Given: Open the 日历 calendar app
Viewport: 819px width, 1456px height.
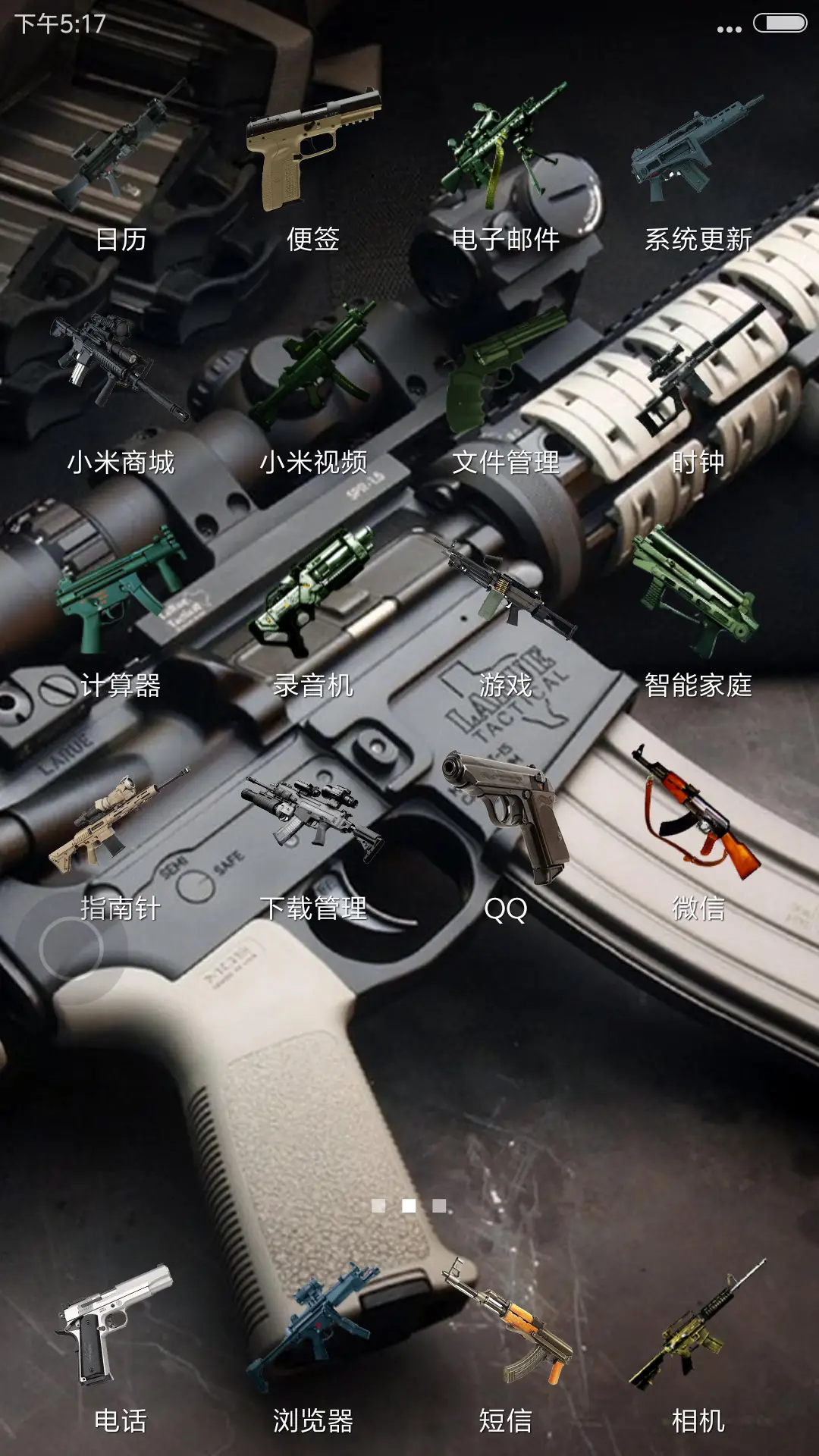Looking at the screenshot, I should pos(121,152).
